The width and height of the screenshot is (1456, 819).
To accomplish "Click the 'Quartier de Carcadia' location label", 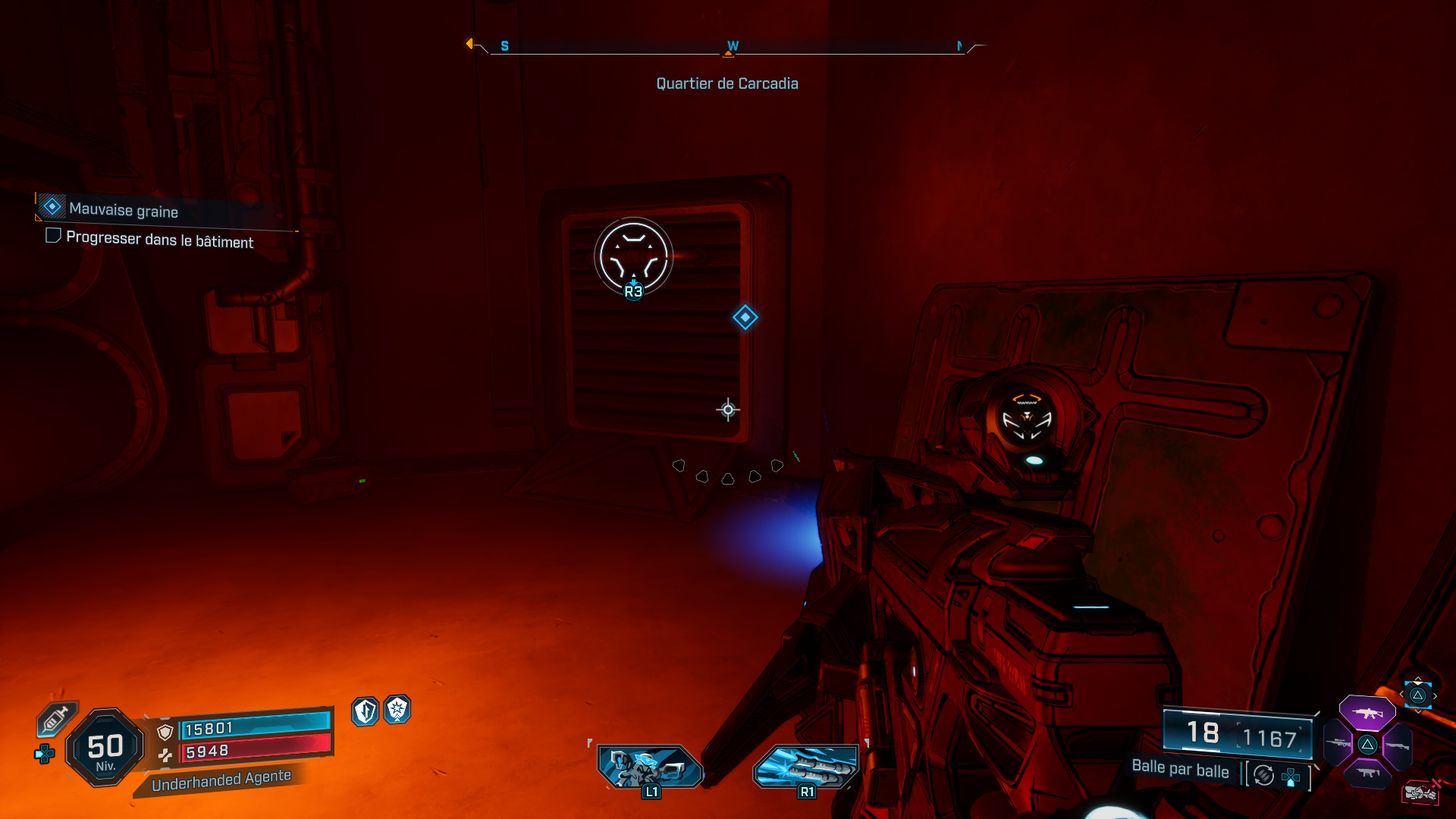I will (726, 83).
